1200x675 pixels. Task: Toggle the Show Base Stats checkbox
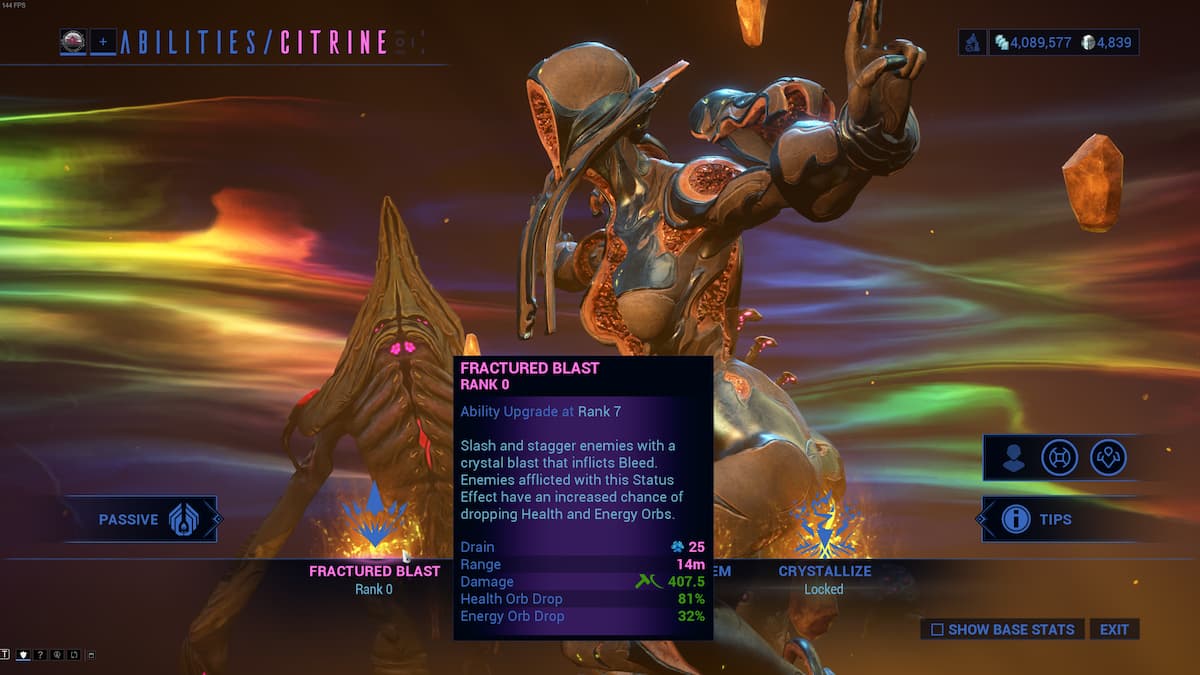[937, 630]
